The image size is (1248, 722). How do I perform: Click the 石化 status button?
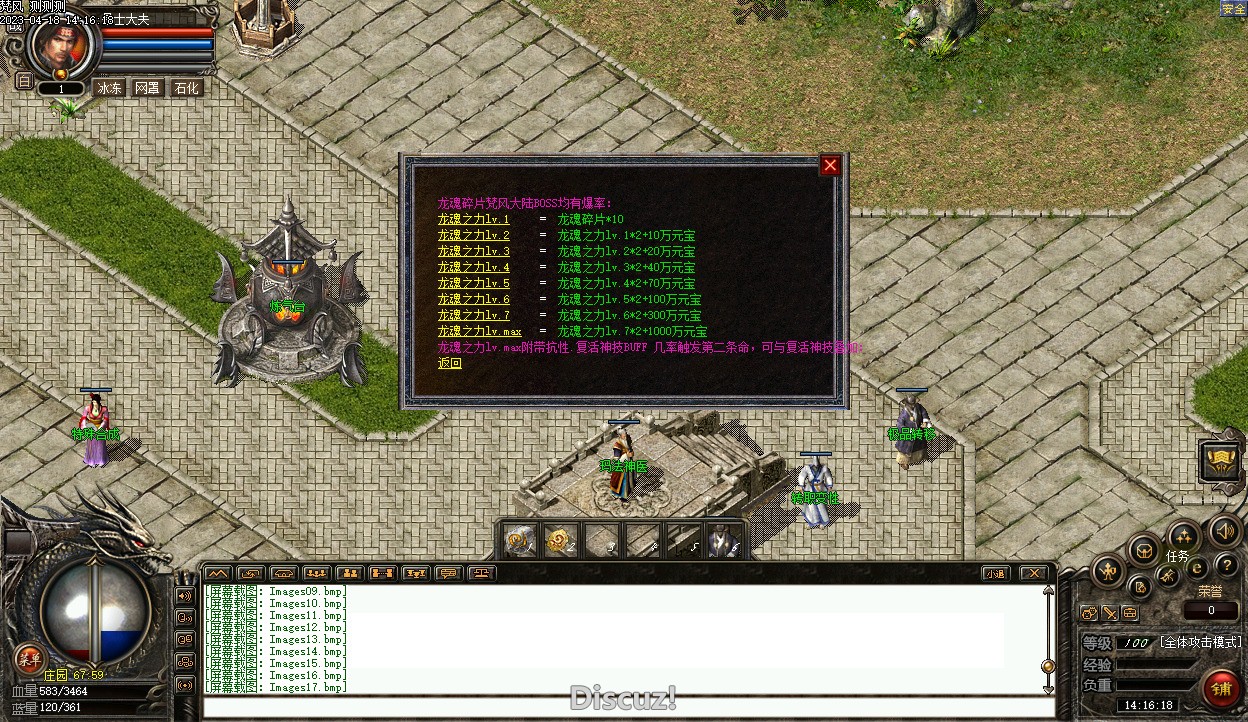point(186,88)
